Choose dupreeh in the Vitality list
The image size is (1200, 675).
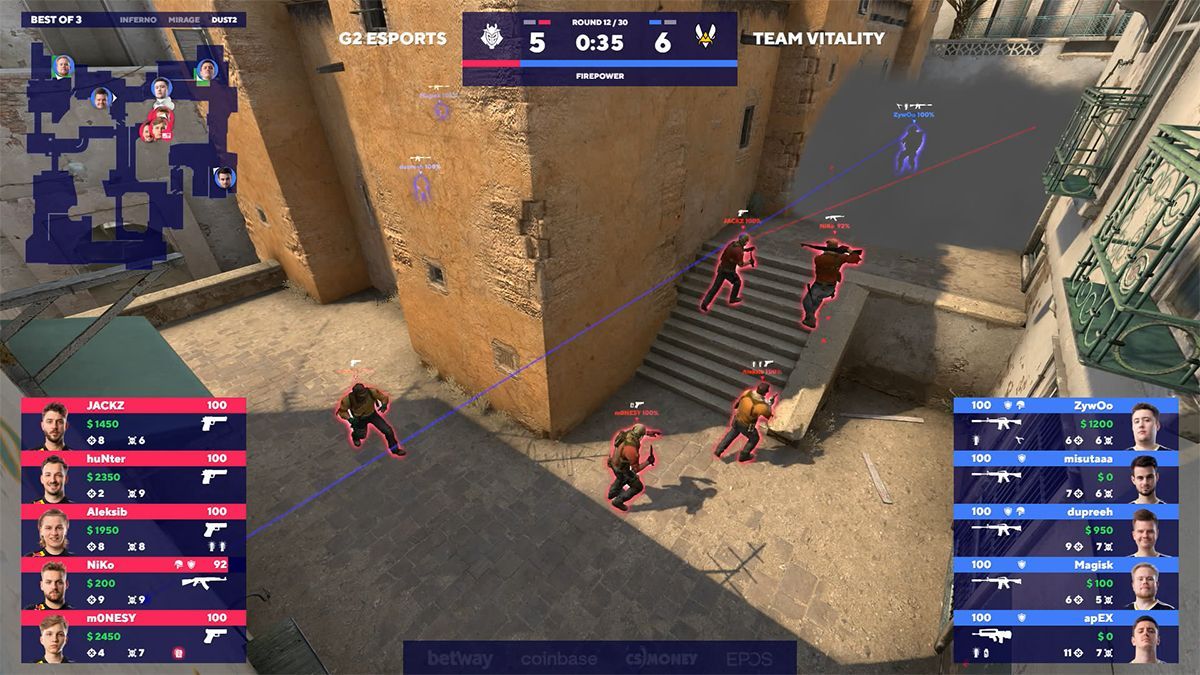(x=1066, y=530)
